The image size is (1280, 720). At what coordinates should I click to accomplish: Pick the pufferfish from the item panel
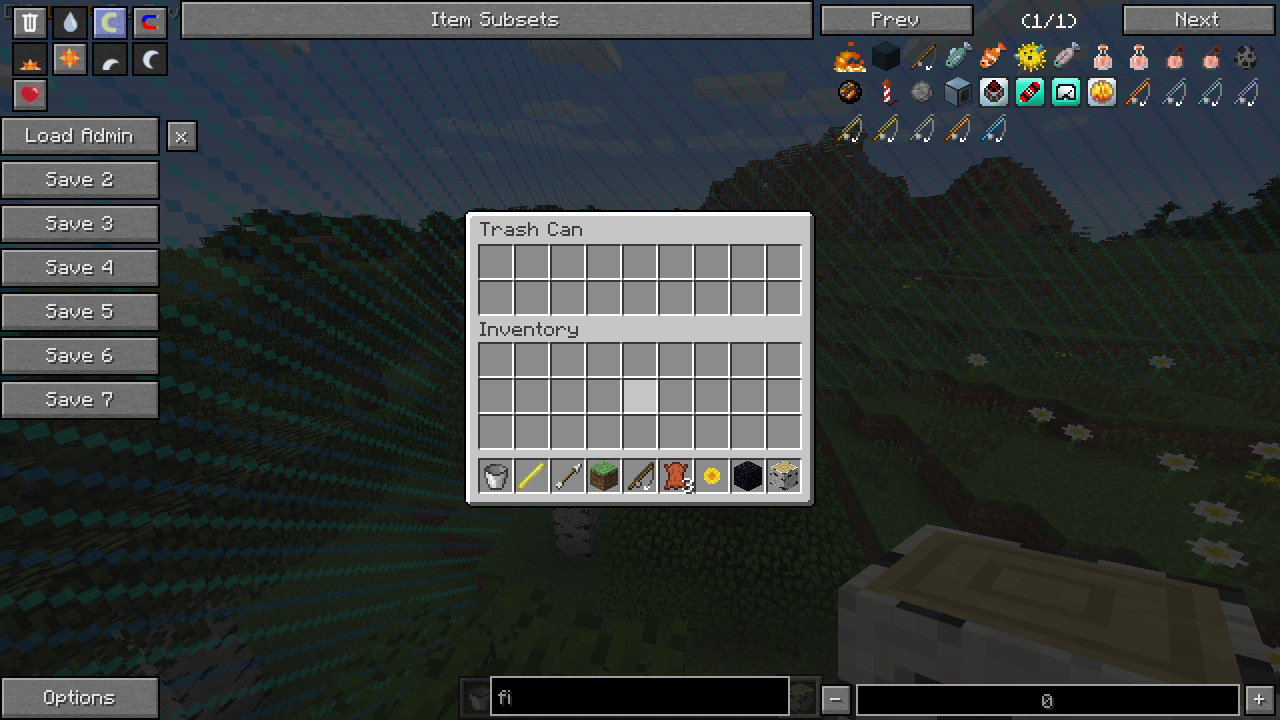coord(1030,57)
